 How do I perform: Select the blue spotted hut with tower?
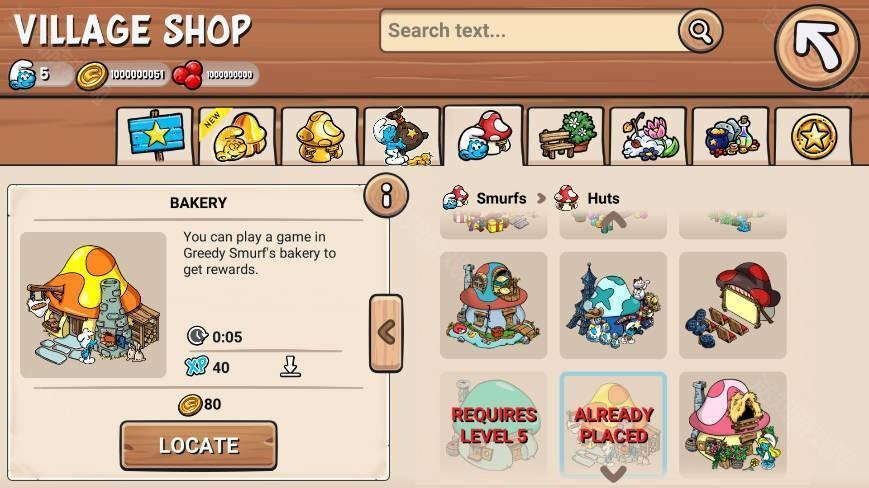point(612,305)
